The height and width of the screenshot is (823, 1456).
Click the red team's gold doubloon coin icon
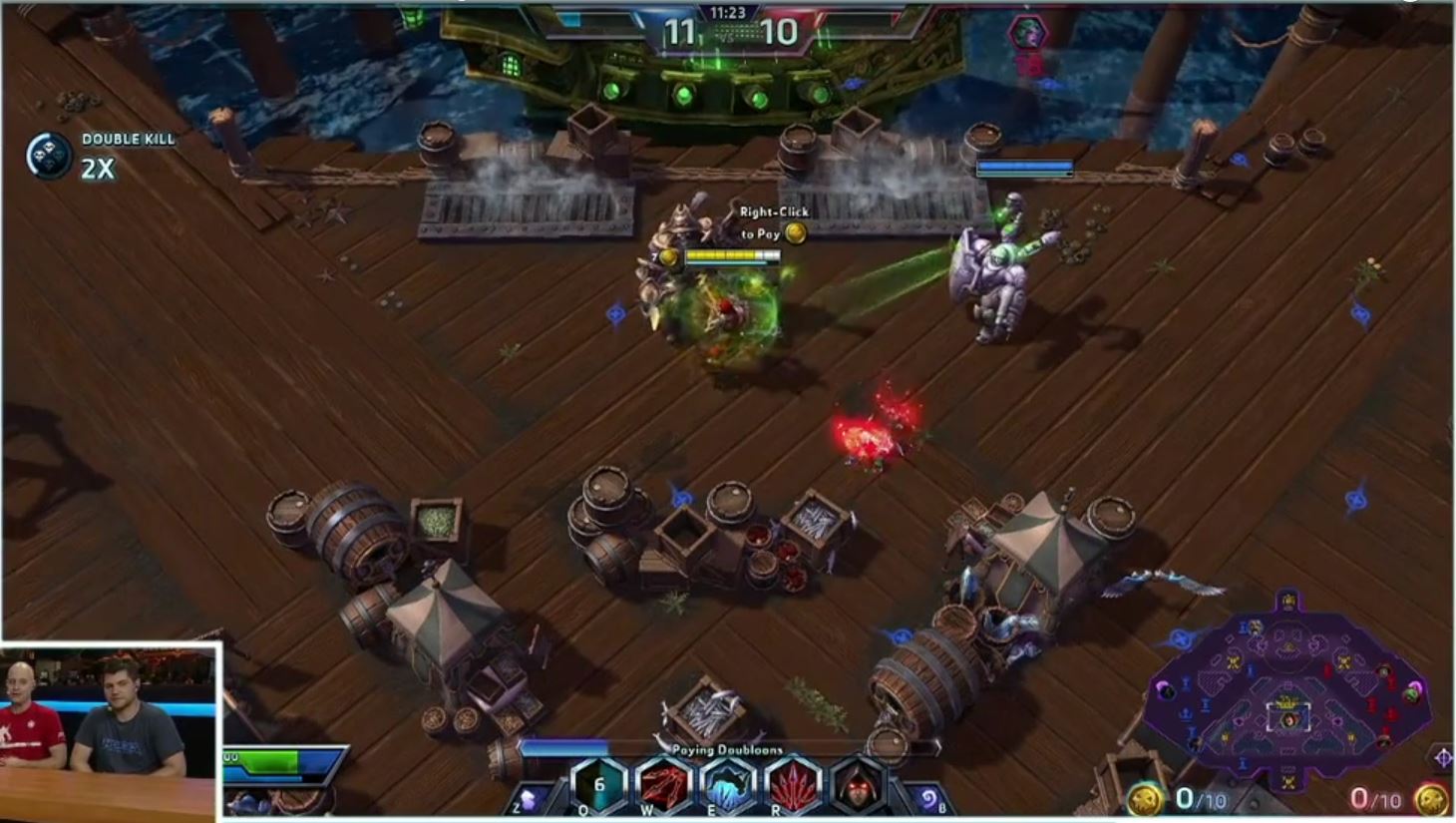[x=1431, y=799]
